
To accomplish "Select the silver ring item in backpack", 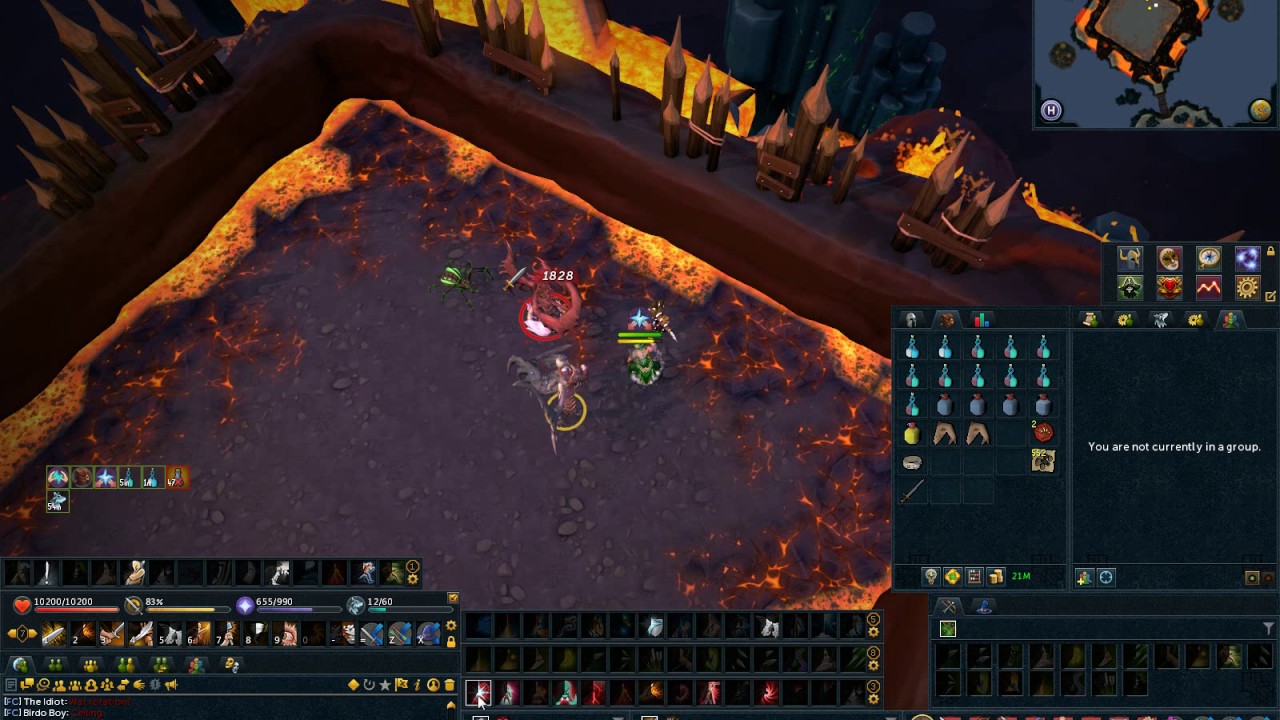I will coord(911,463).
